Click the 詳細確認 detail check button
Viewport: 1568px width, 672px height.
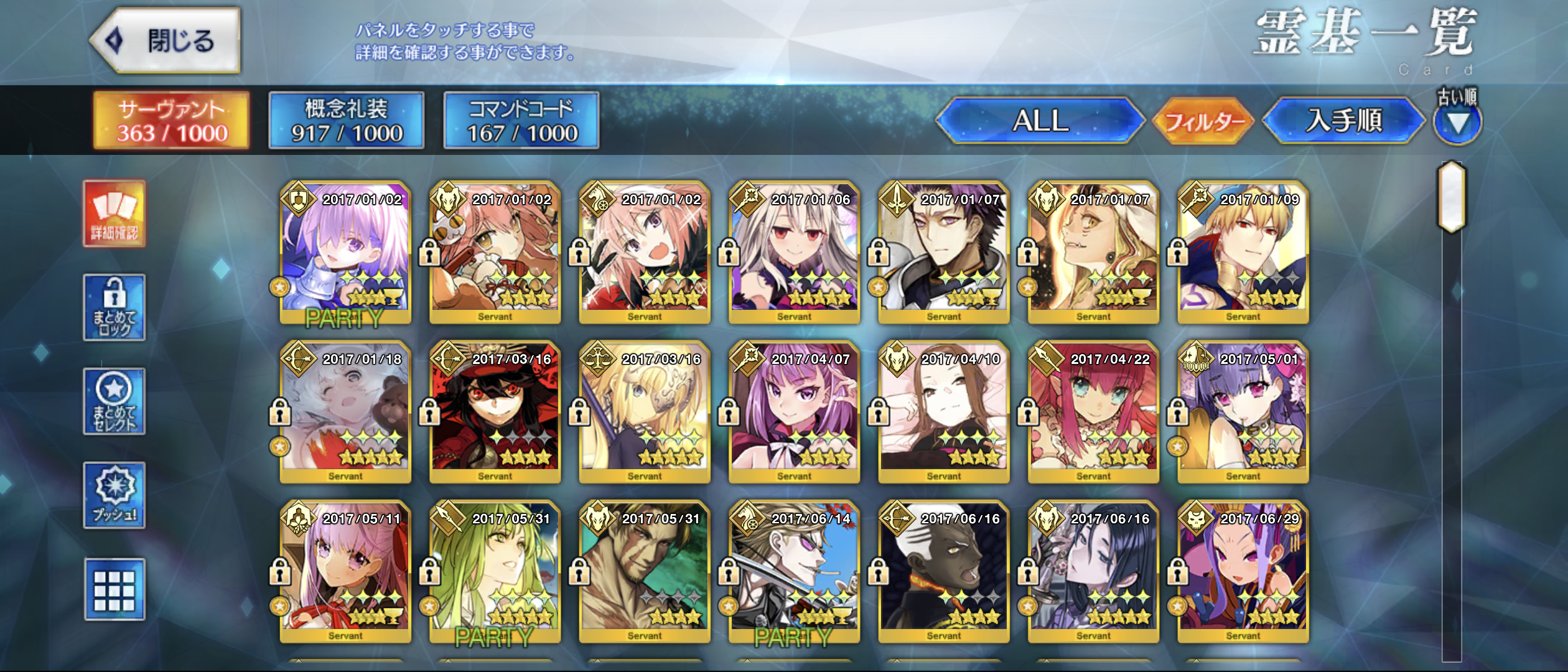point(114,214)
